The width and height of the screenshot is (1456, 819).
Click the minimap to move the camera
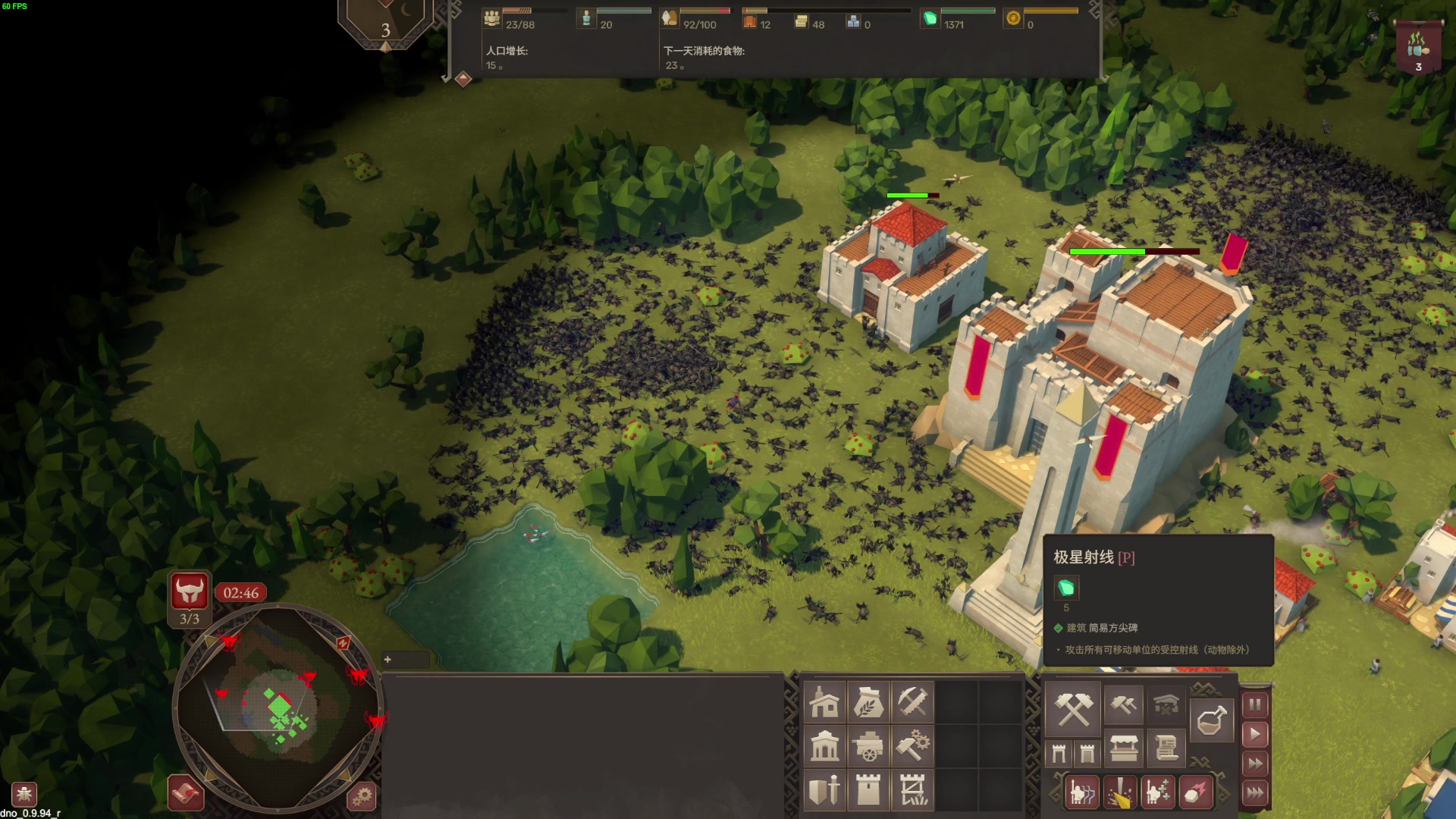278,709
